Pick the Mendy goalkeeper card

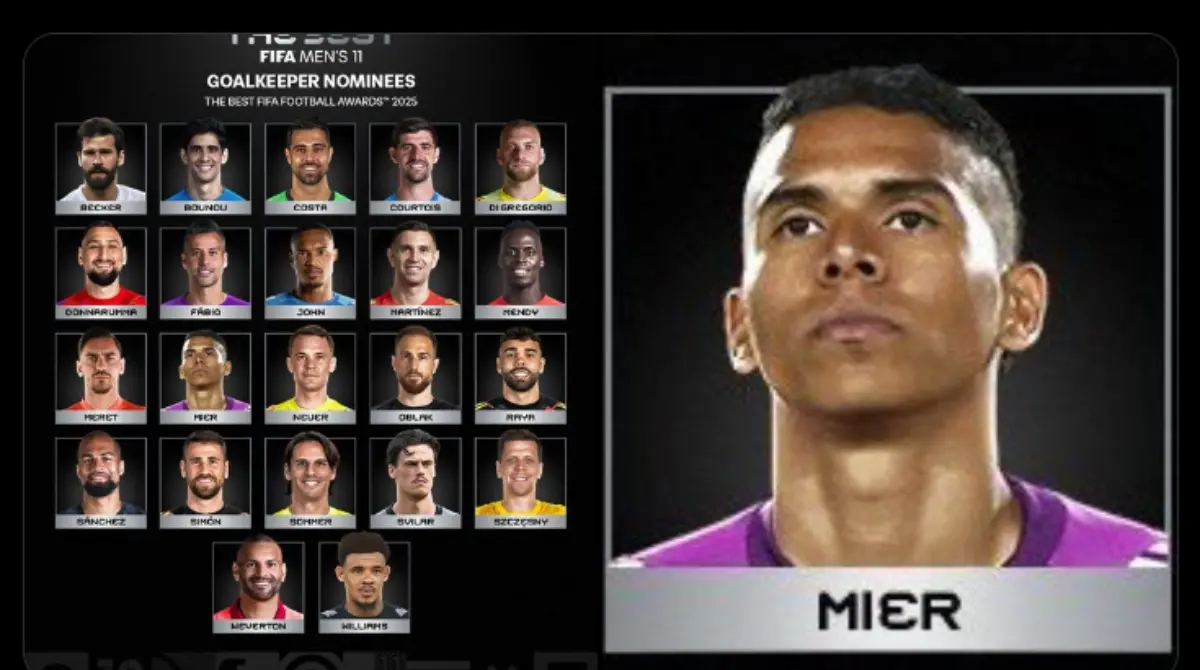520,272
